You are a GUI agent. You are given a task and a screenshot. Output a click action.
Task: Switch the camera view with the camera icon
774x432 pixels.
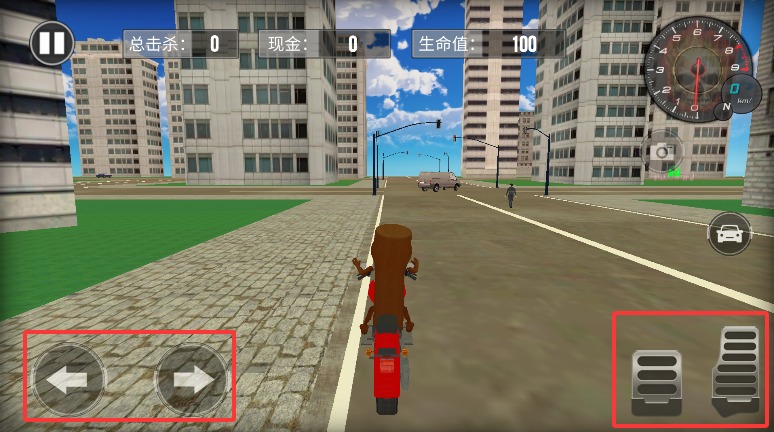pos(662,152)
